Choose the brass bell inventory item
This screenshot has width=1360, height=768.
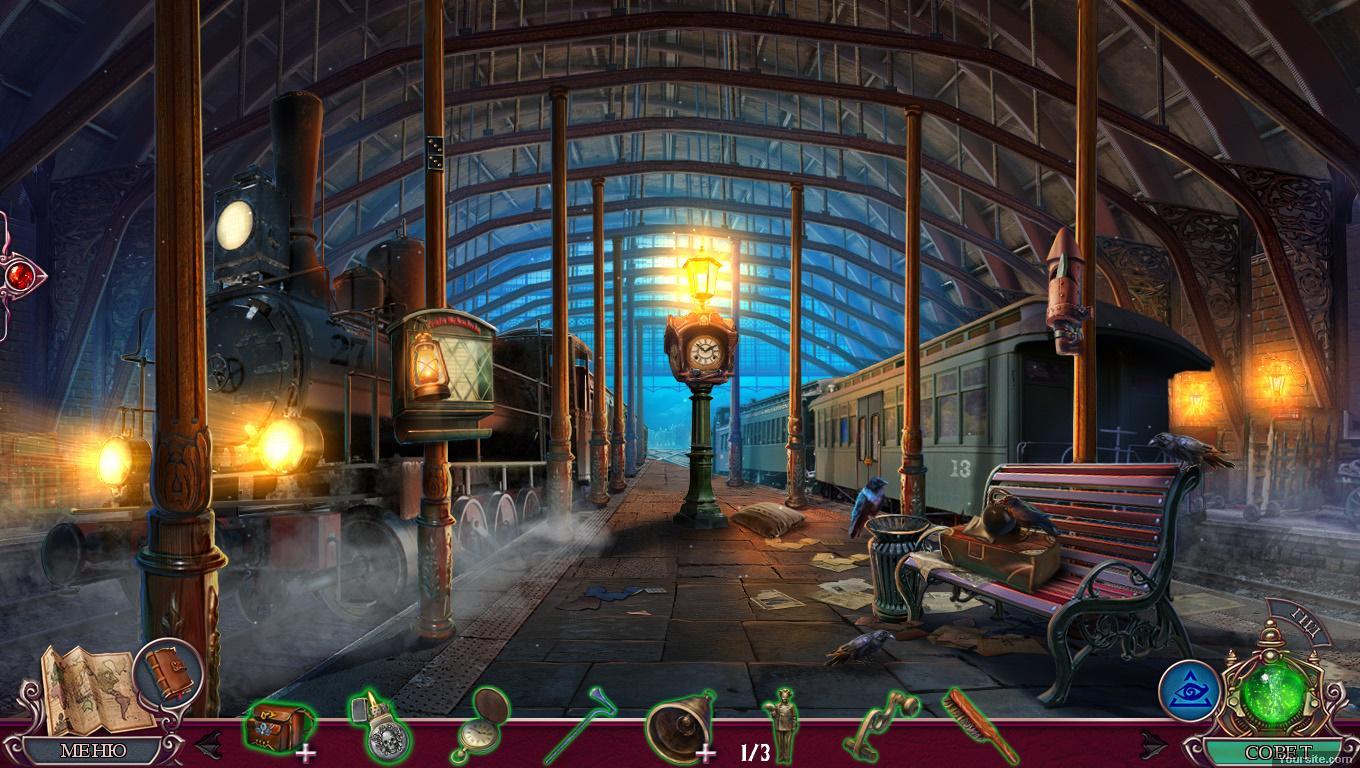678,726
